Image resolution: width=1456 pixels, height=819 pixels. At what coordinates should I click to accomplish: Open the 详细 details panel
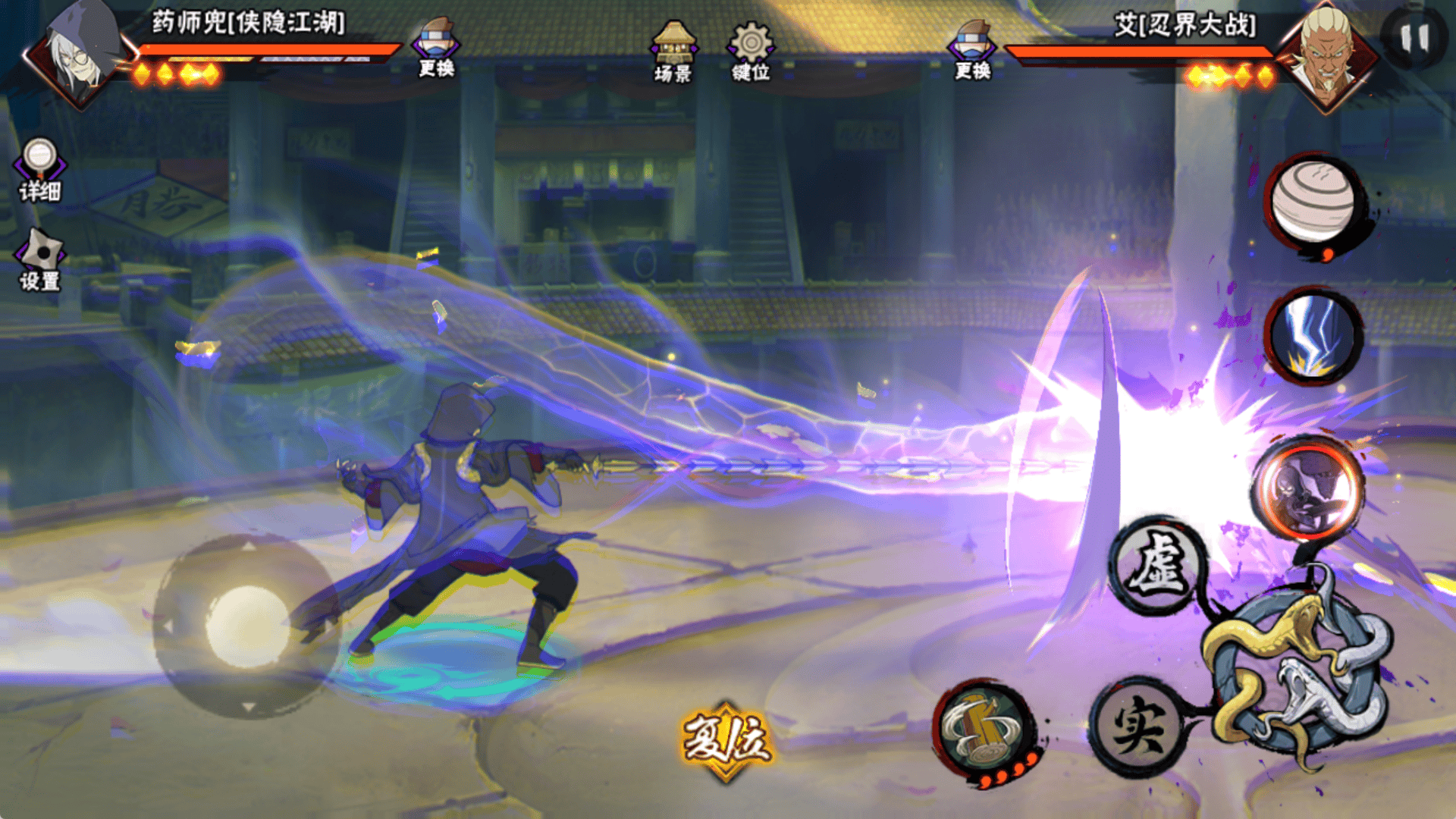[39, 170]
